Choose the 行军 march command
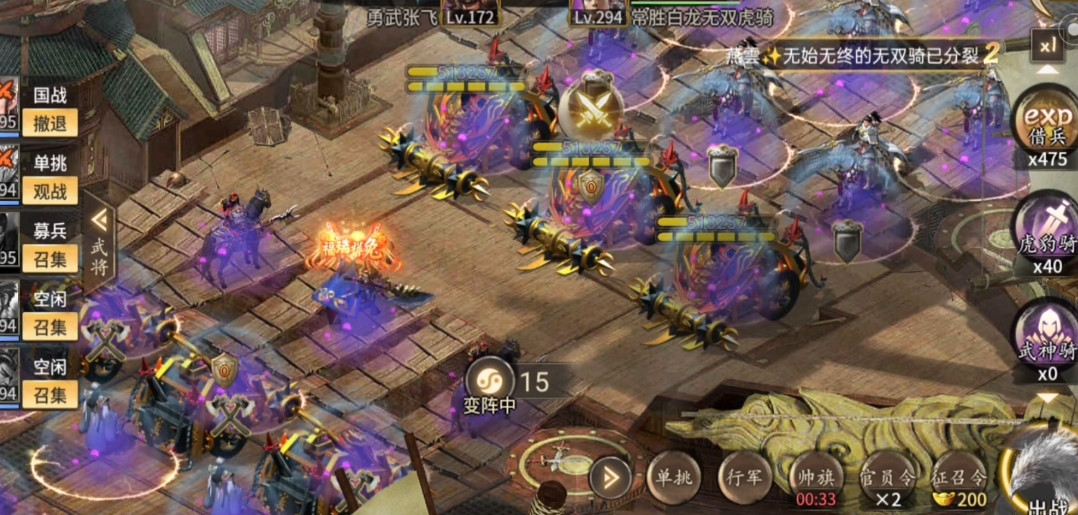Image resolution: width=1078 pixels, height=515 pixels. coord(745,477)
